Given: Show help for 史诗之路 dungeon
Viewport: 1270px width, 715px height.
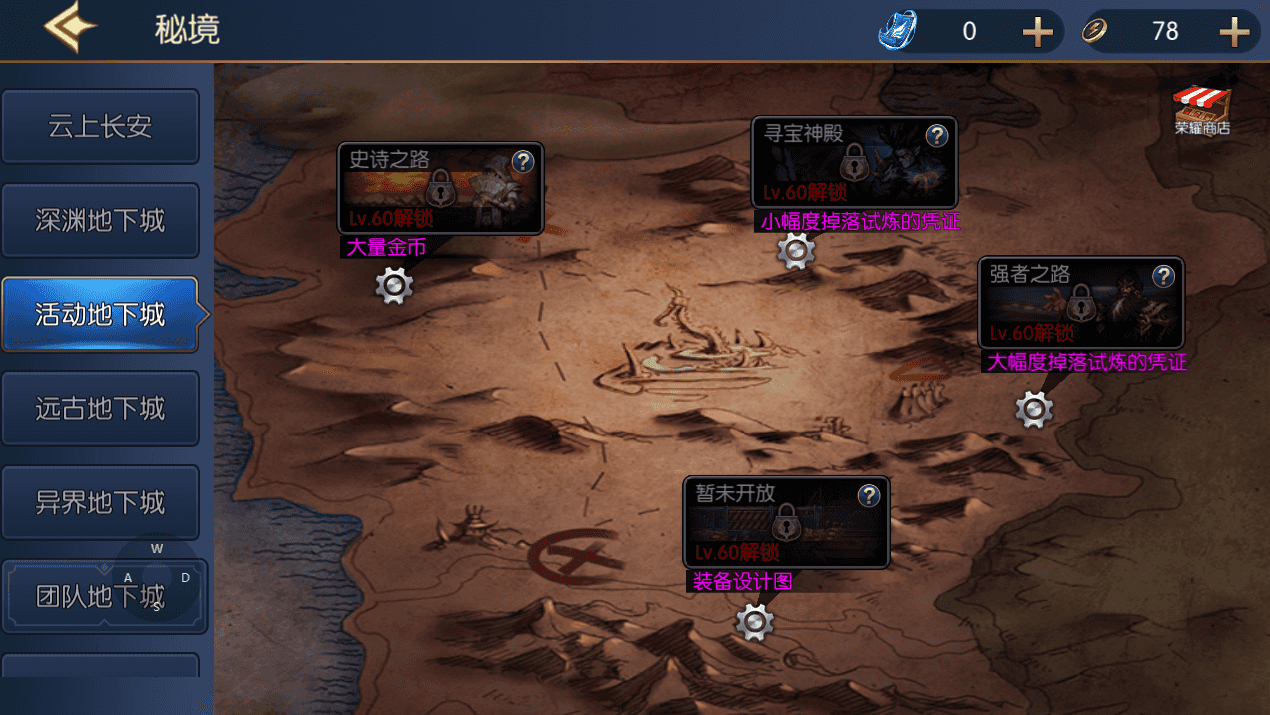Looking at the screenshot, I should (523, 161).
